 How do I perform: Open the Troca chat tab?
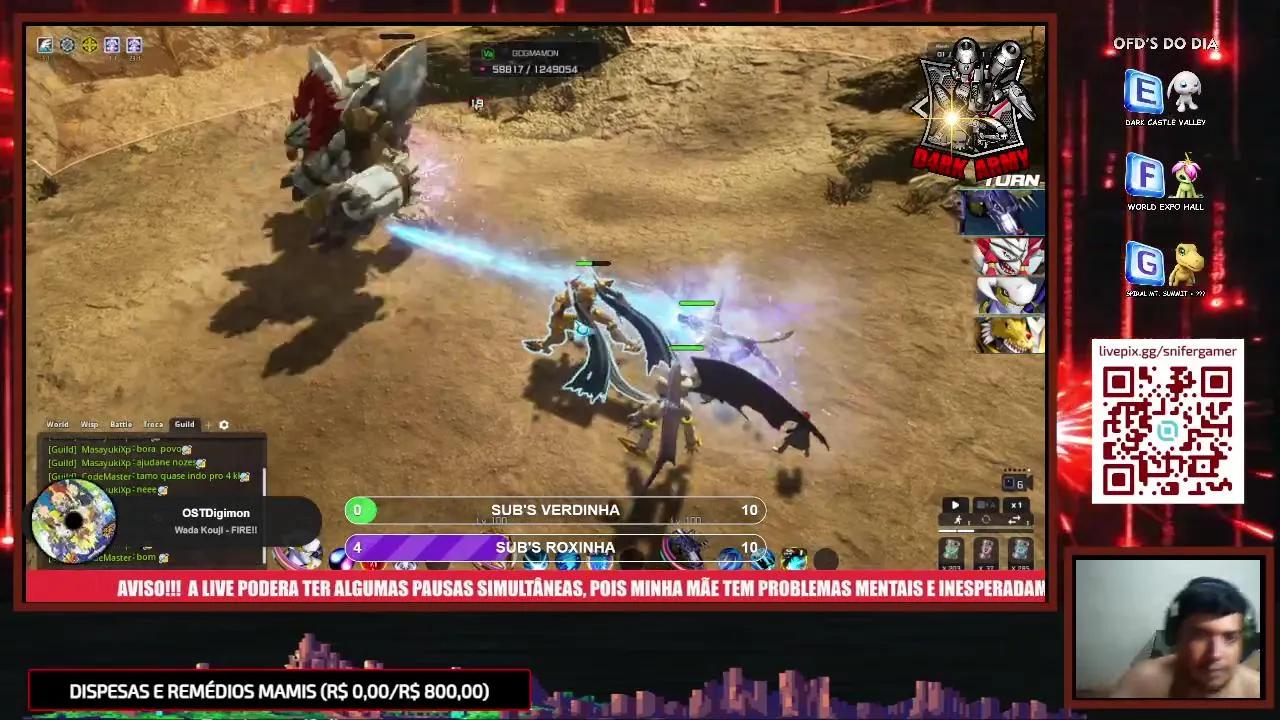click(152, 424)
